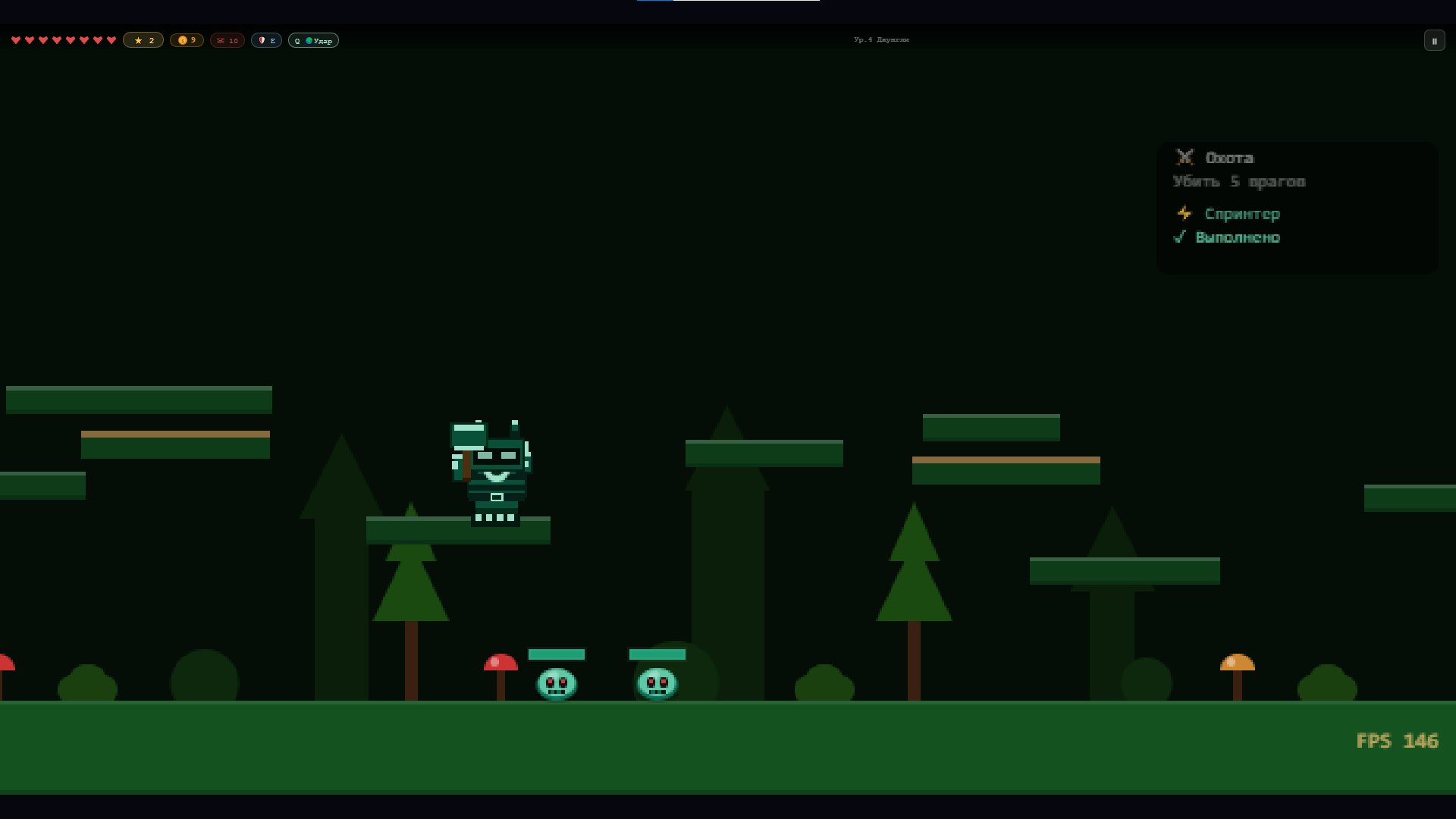Click the skull kill-count icon
This screenshot has height=819, width=1456.
point(221,40)
